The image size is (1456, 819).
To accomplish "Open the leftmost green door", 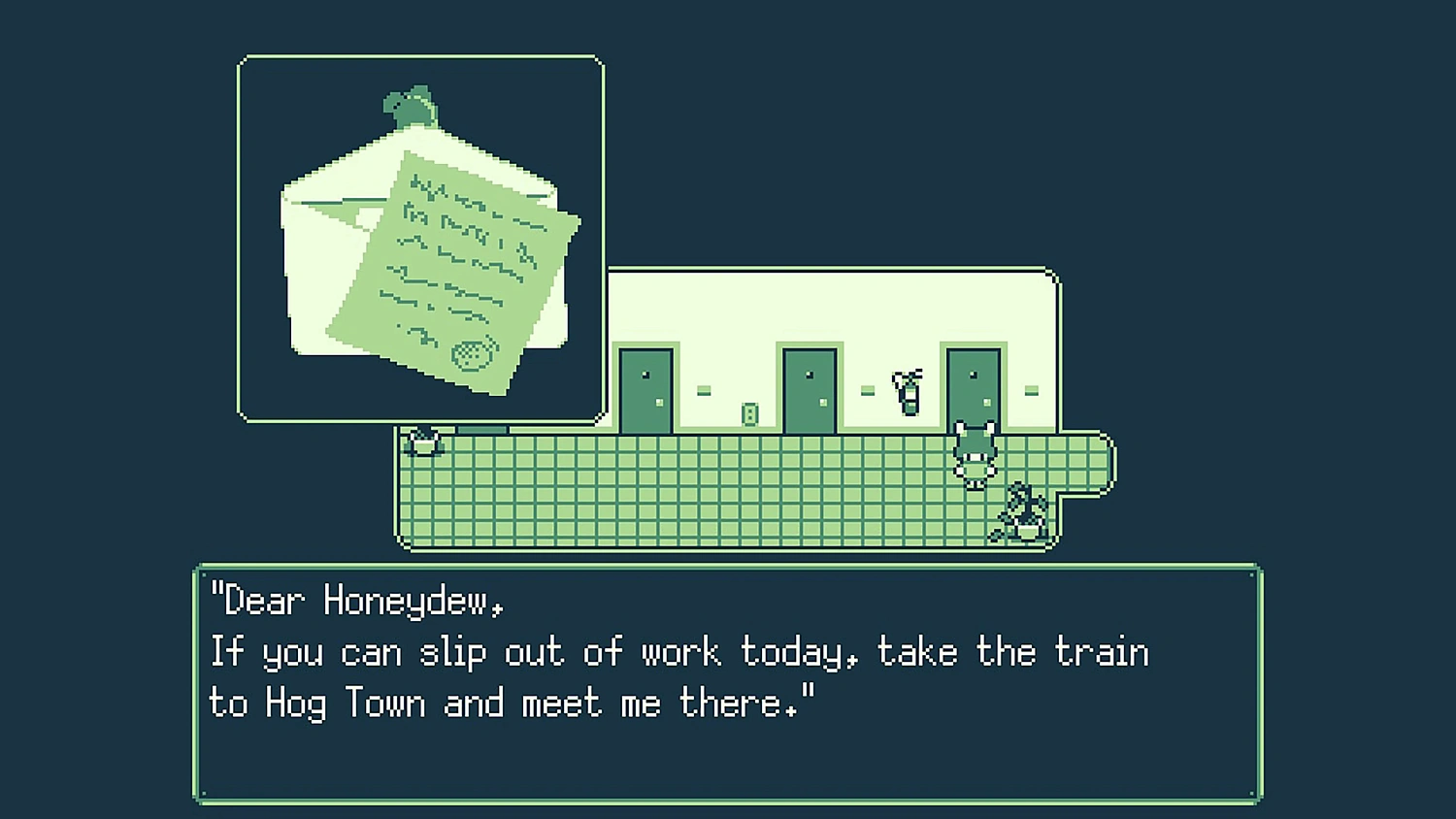I will (647, 388).
